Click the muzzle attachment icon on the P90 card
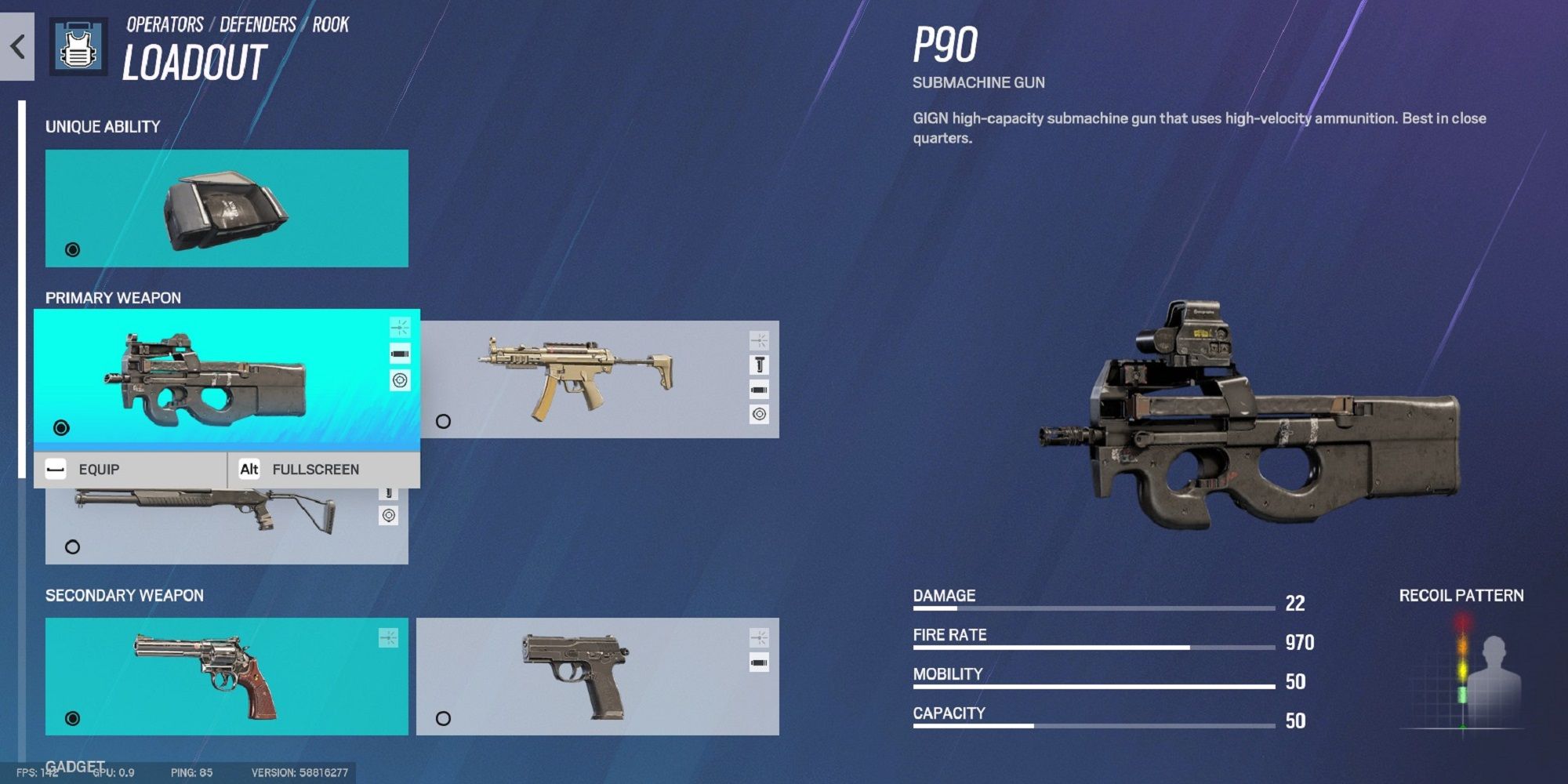The image size is (1568, 784). [x=400, y=328]
